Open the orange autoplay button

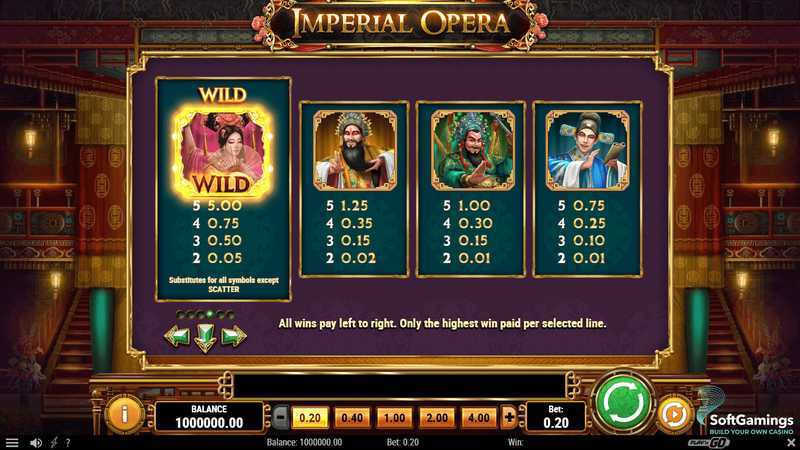pos(675,414)
